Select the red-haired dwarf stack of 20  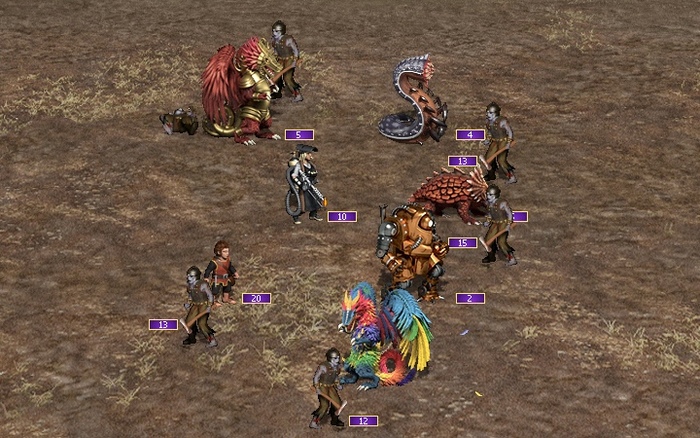click(221, 271)
